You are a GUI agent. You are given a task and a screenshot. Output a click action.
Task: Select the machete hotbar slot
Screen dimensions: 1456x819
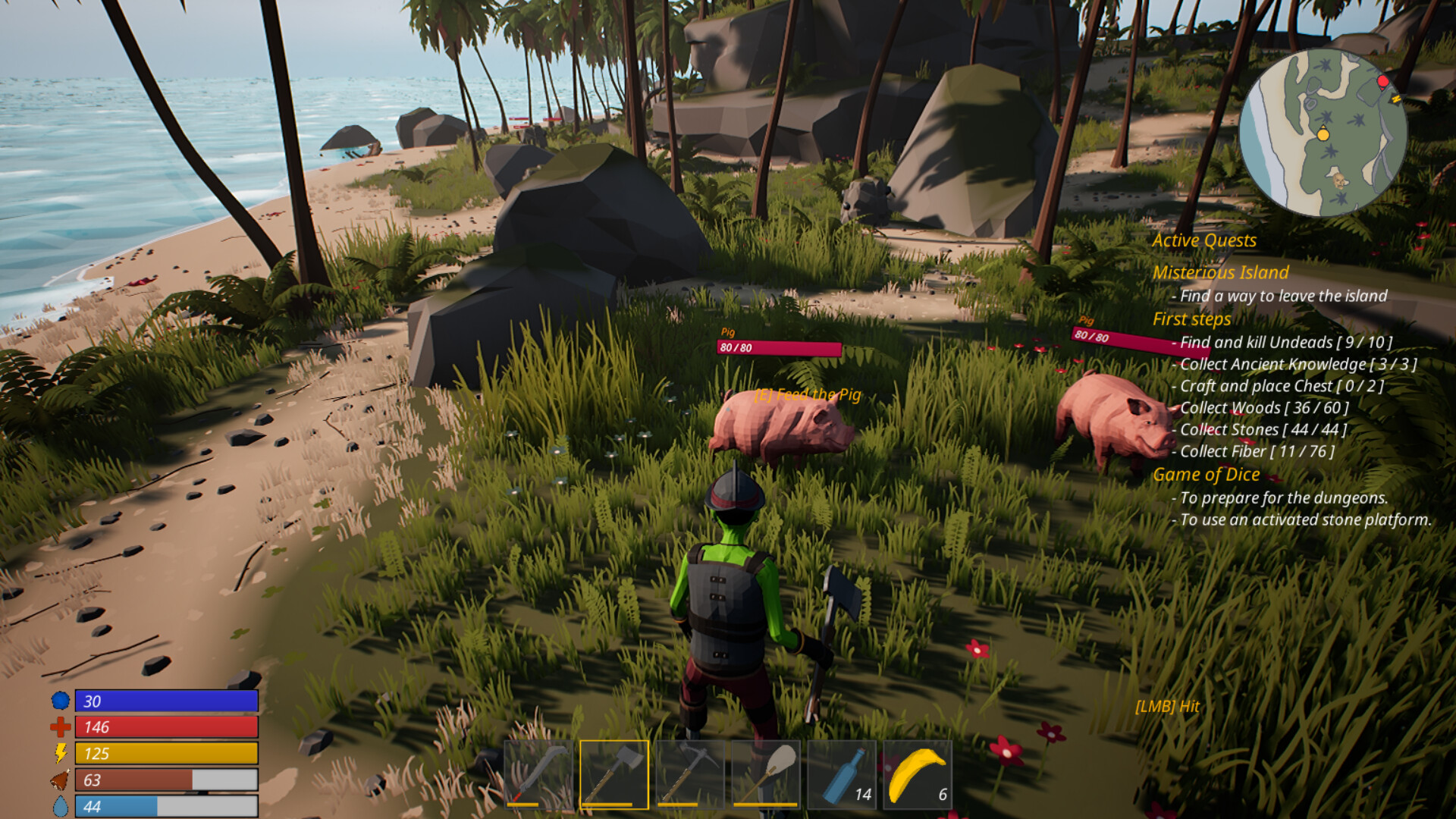(x=538, y=774)
